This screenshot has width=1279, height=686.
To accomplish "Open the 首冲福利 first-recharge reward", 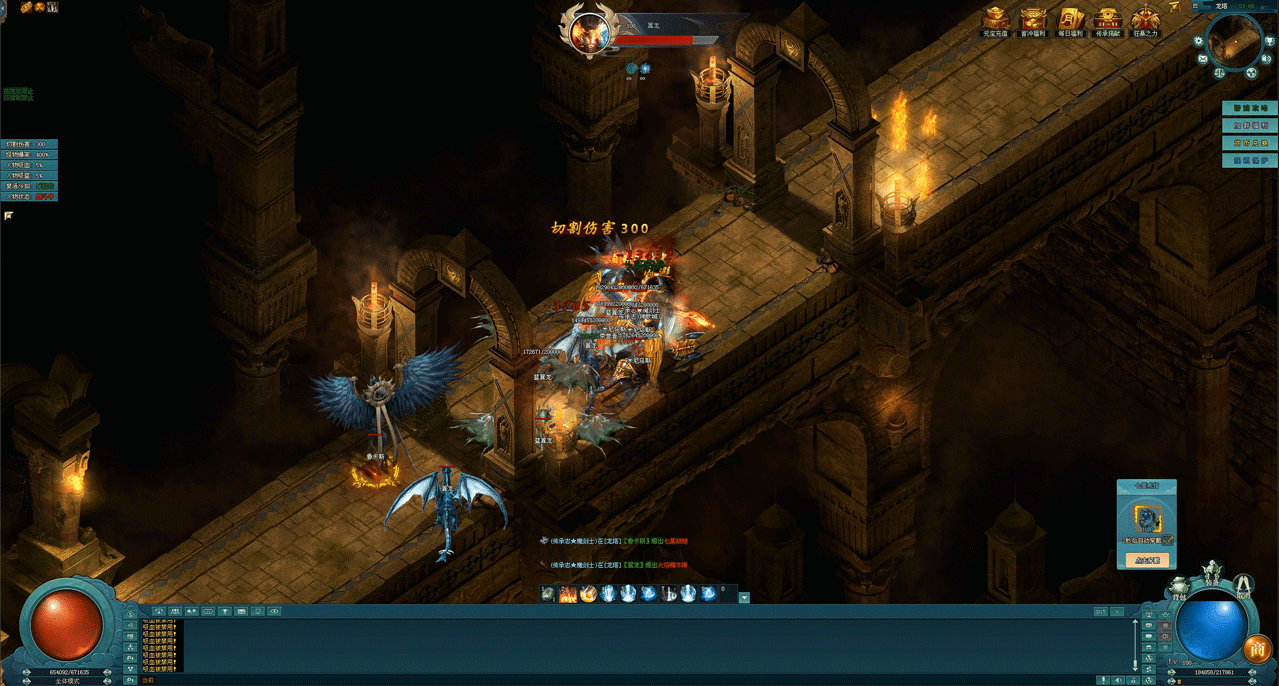I will click(1032, 20).
